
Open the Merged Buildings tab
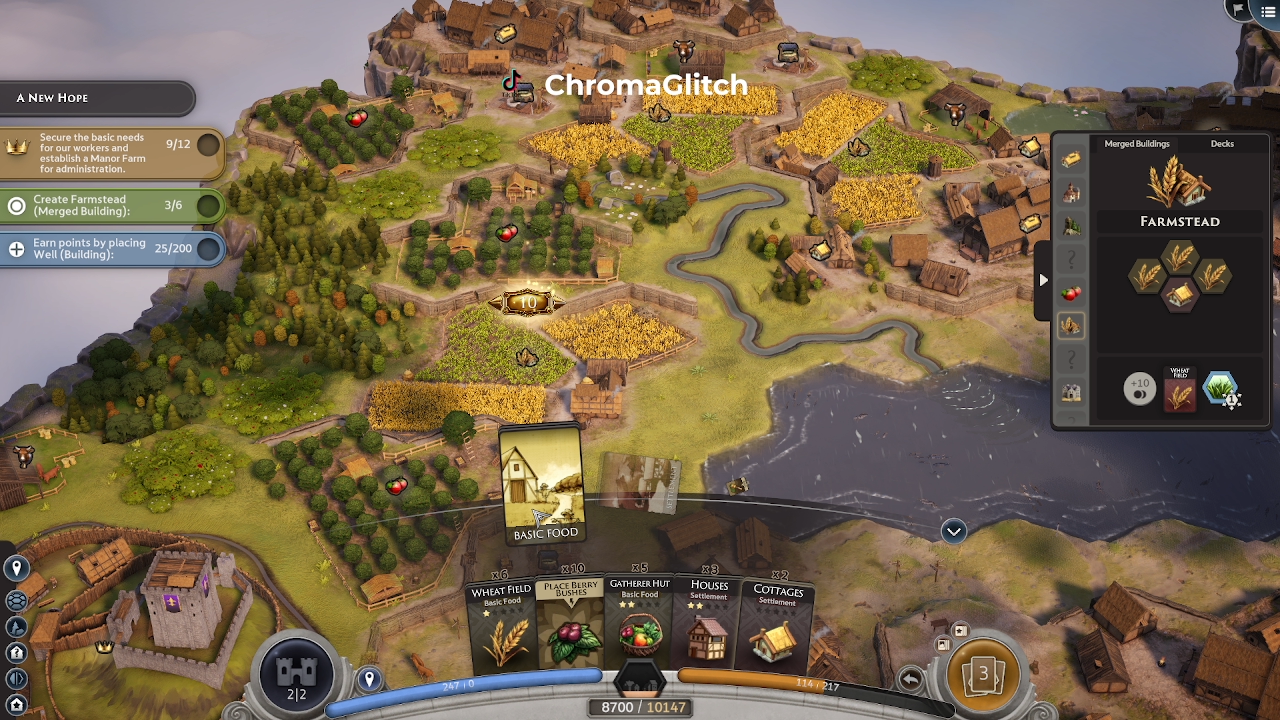point(1136,144)
